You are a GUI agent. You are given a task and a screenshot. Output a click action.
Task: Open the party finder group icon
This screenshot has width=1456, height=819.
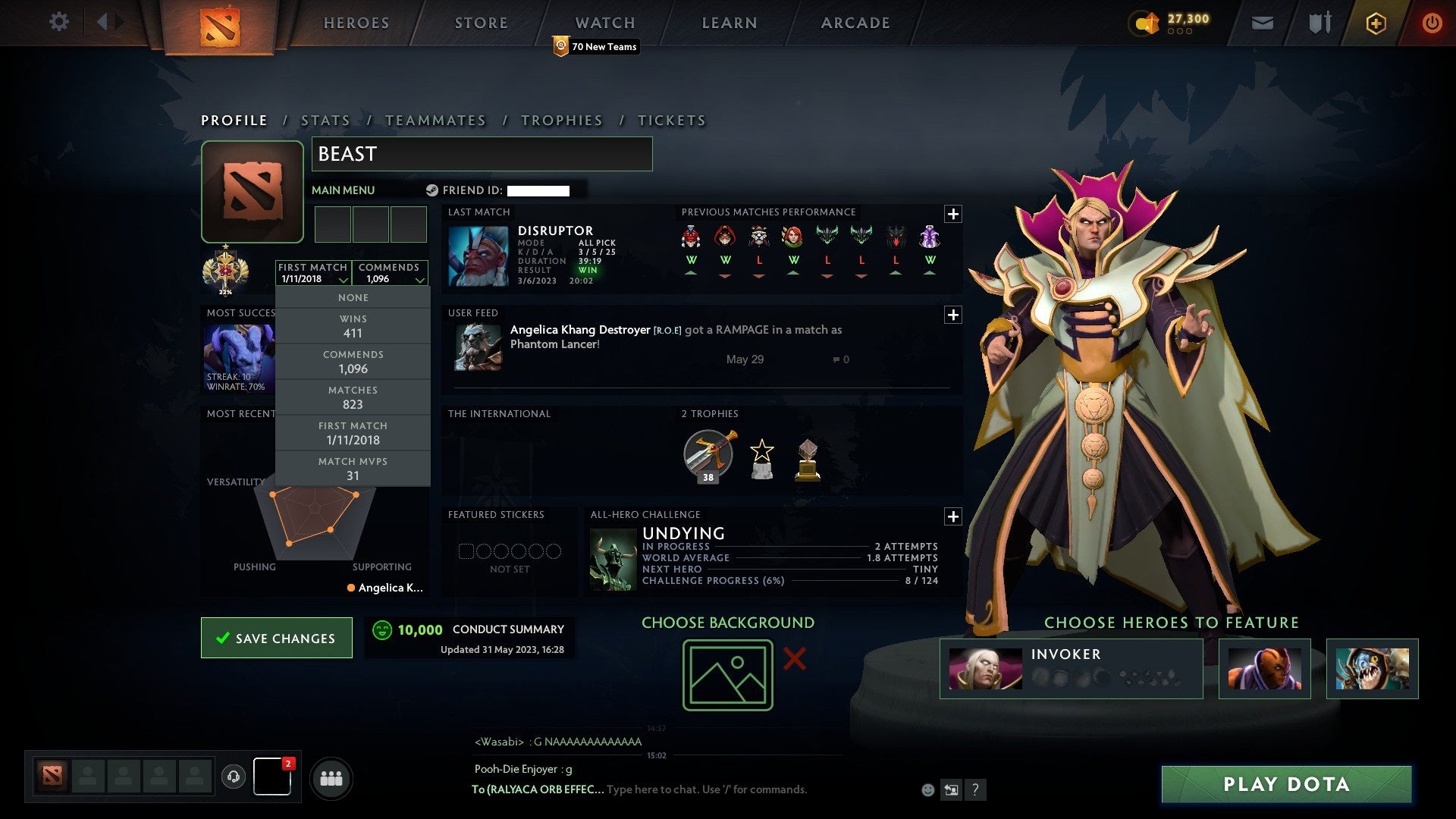pos(331,777)
